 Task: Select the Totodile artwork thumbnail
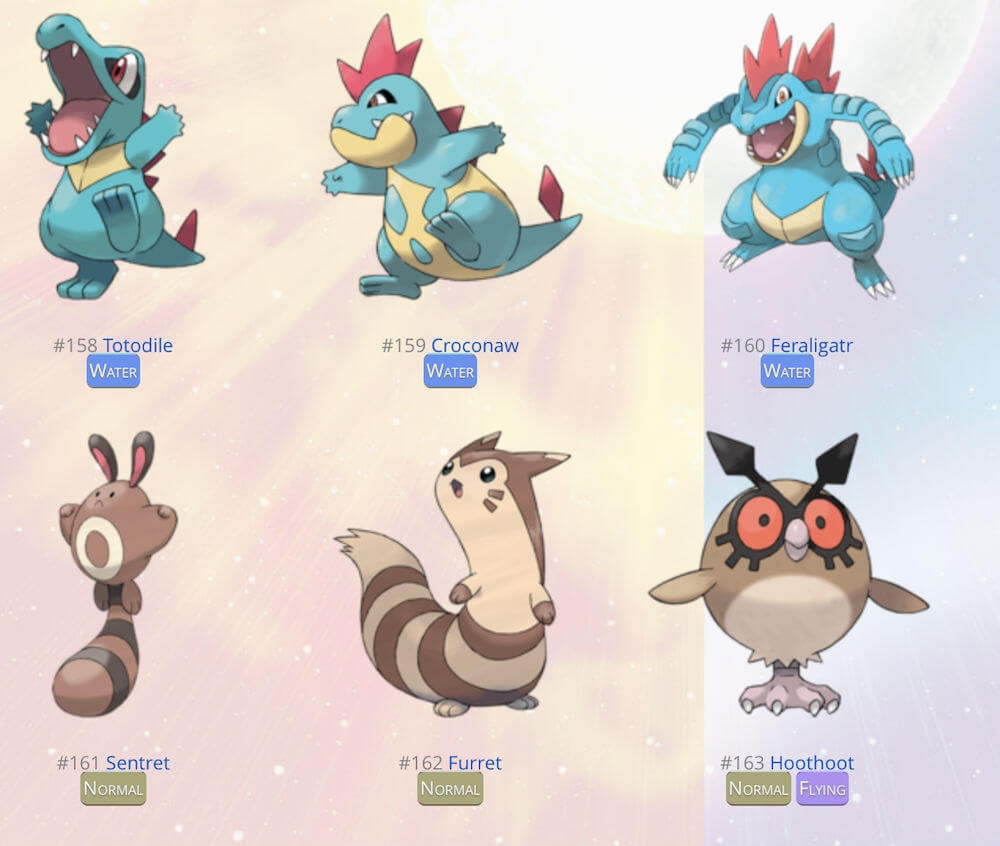pos(112,160)
